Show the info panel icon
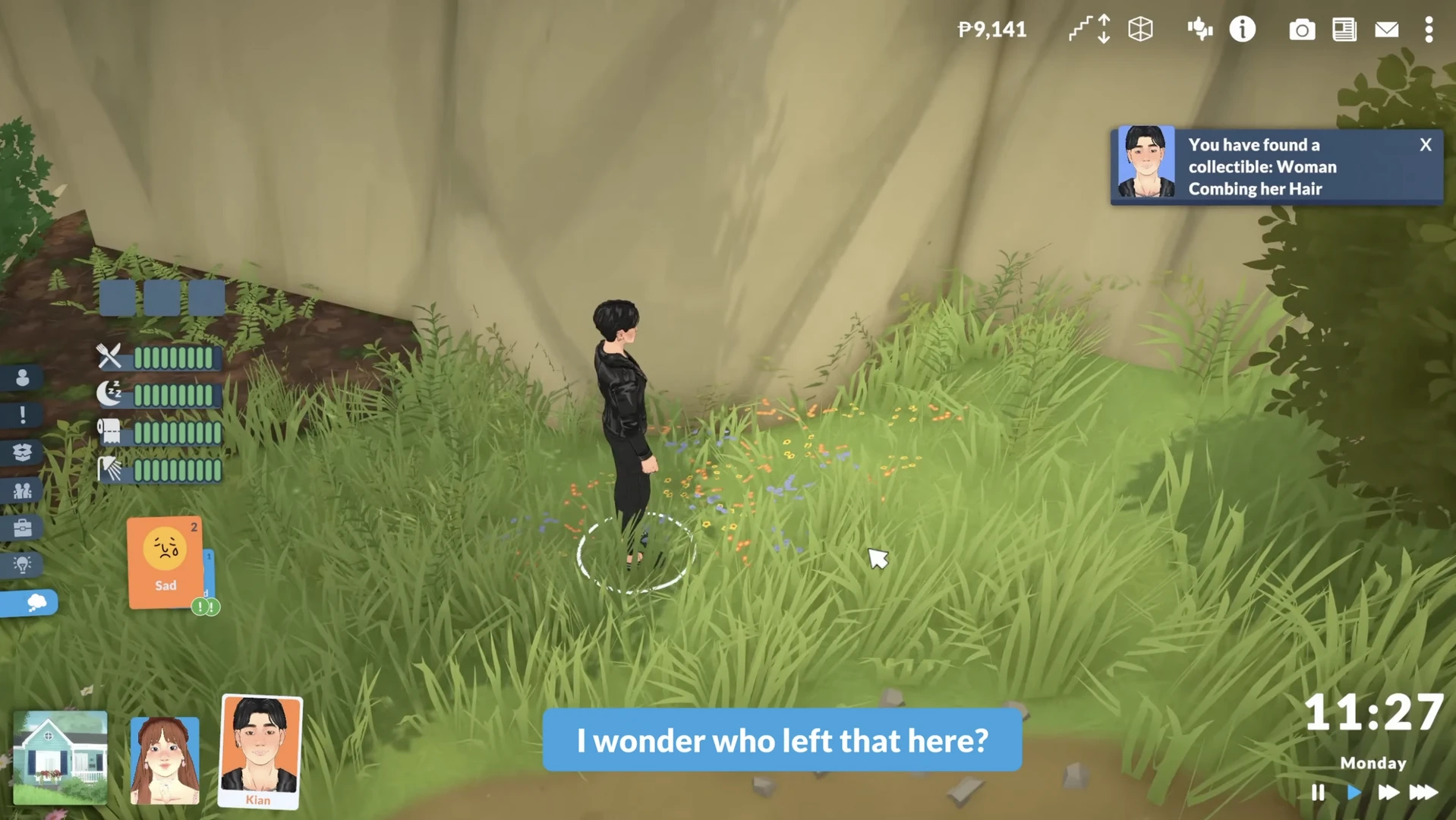This screenshot has height=820, width=1456. (1242, 30)
